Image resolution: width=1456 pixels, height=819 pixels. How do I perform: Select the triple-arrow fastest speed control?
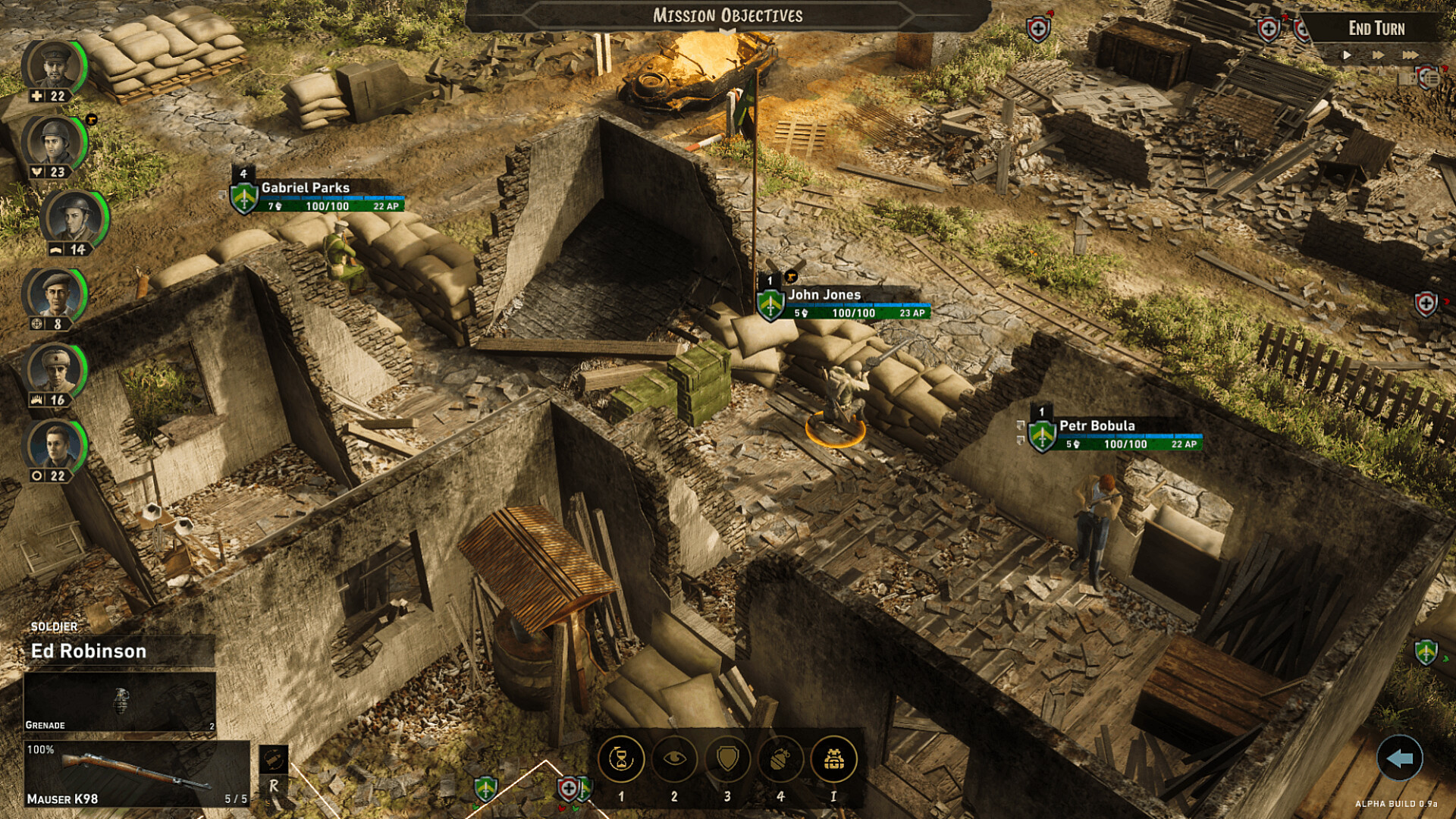click(x=1409, y=55)
